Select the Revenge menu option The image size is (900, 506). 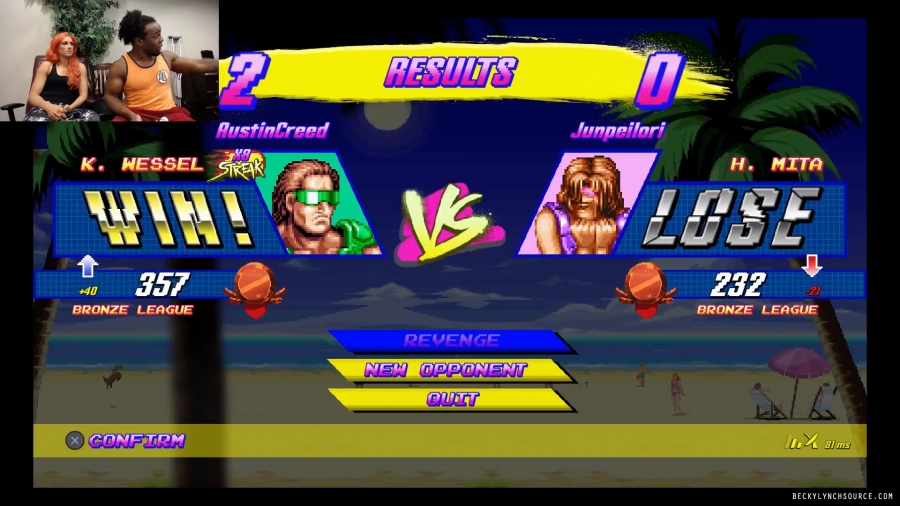coord(451,341)
